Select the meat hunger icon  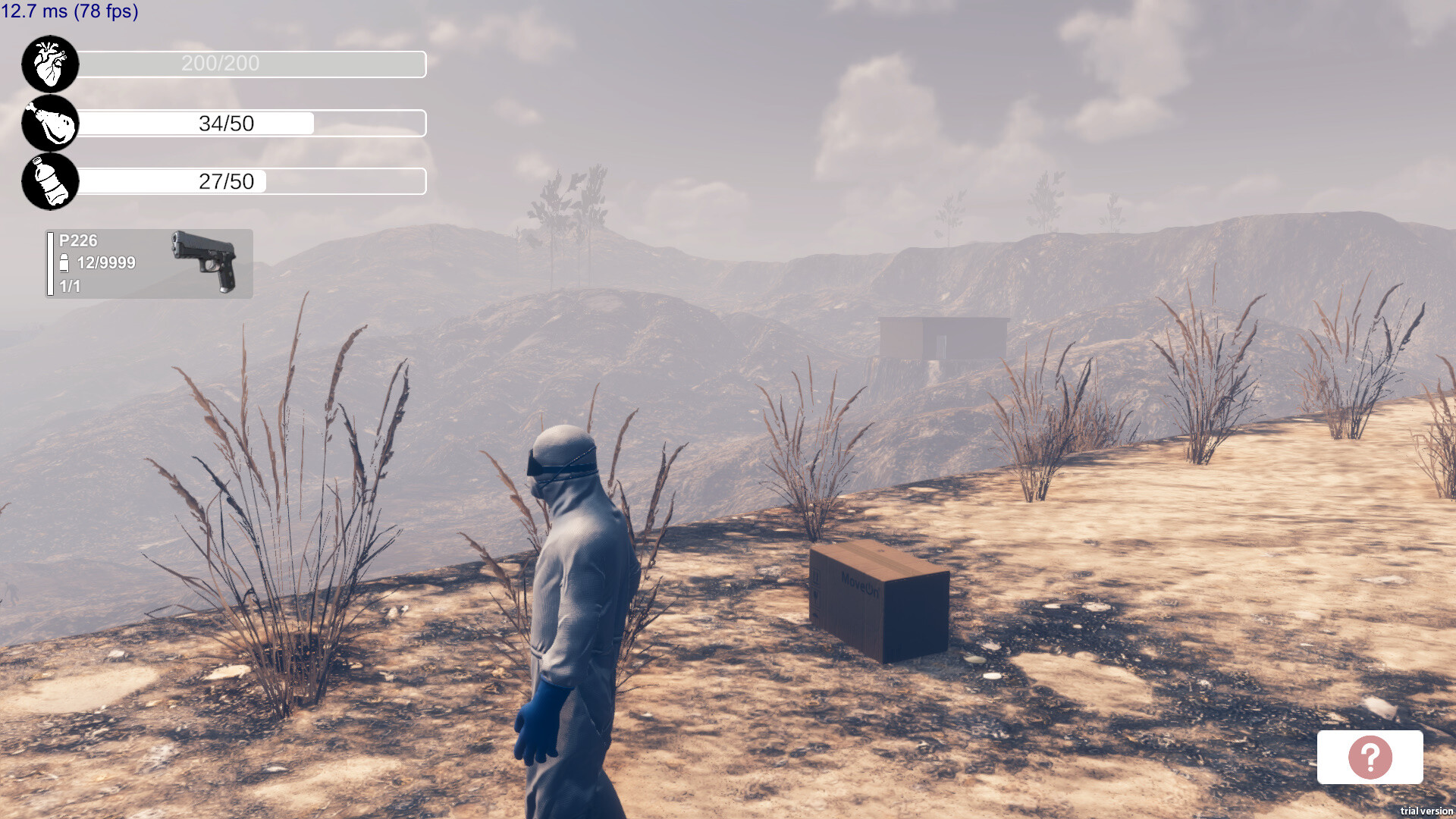coord(49,123)
